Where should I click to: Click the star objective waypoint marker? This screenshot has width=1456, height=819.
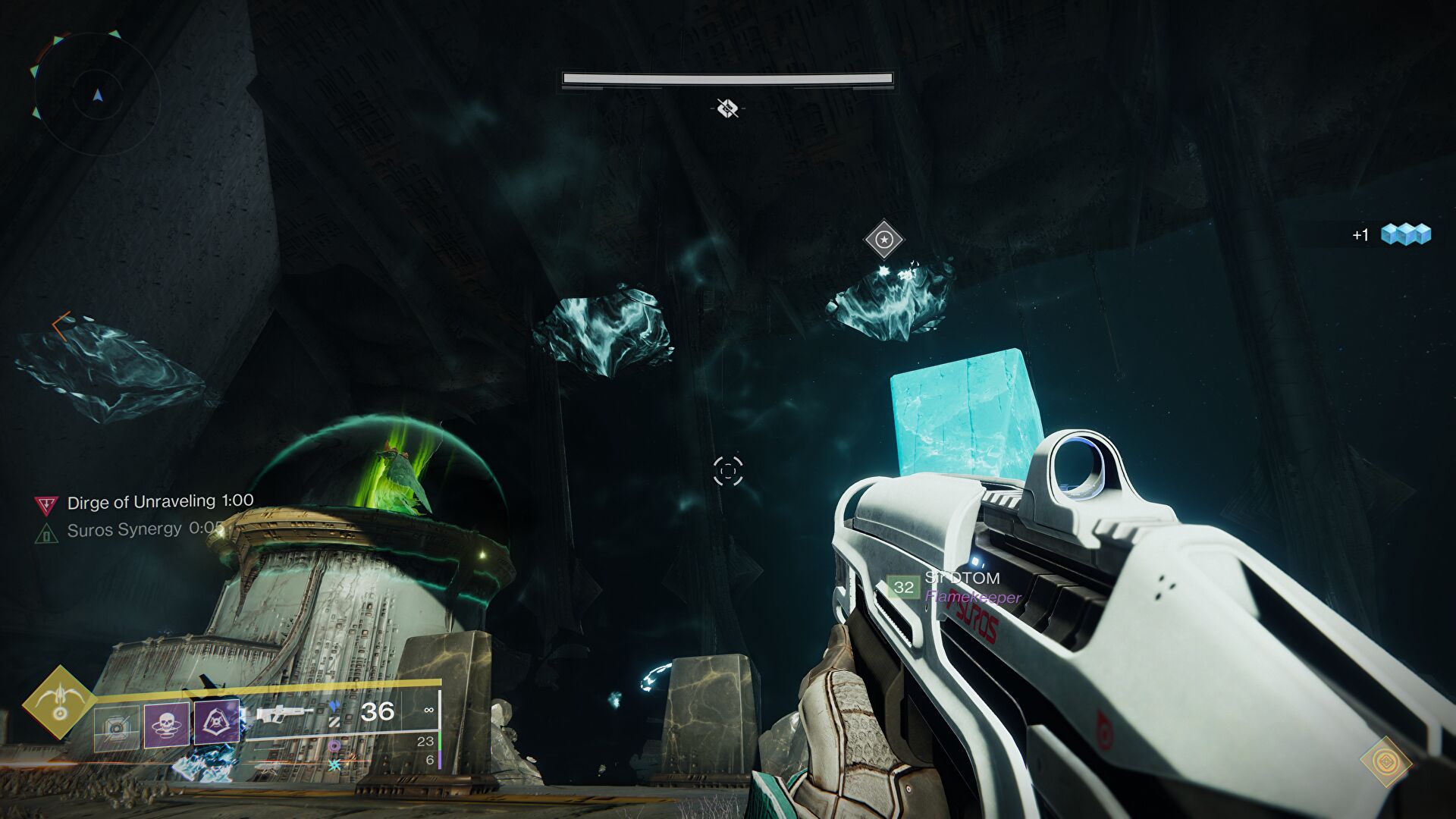[x=884, y=240]
